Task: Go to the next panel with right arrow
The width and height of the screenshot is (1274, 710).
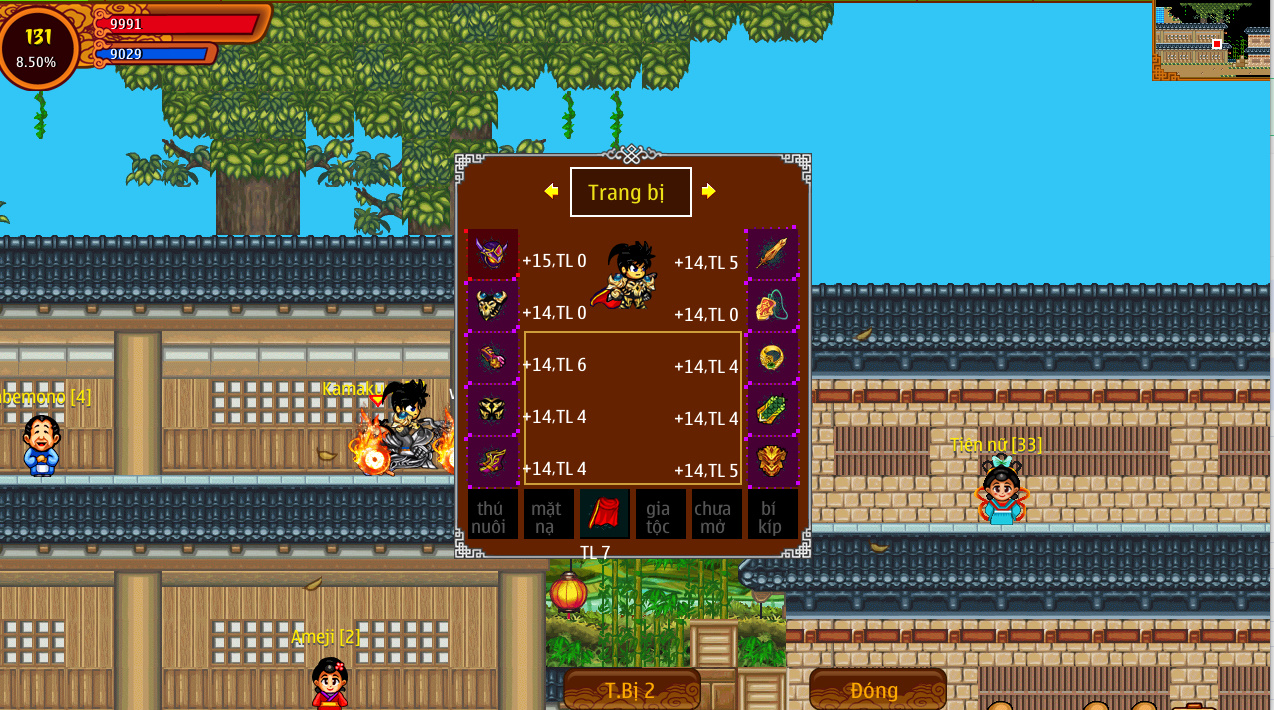Action: [709, 191]
